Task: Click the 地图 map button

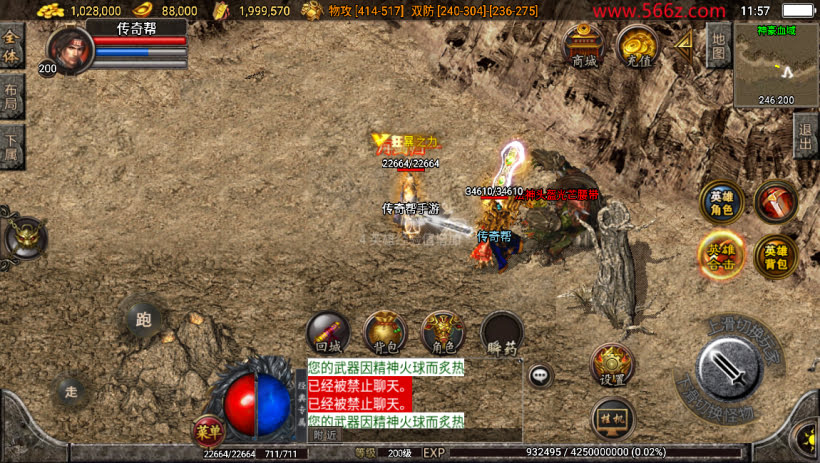Action: [x=717, y=45]
